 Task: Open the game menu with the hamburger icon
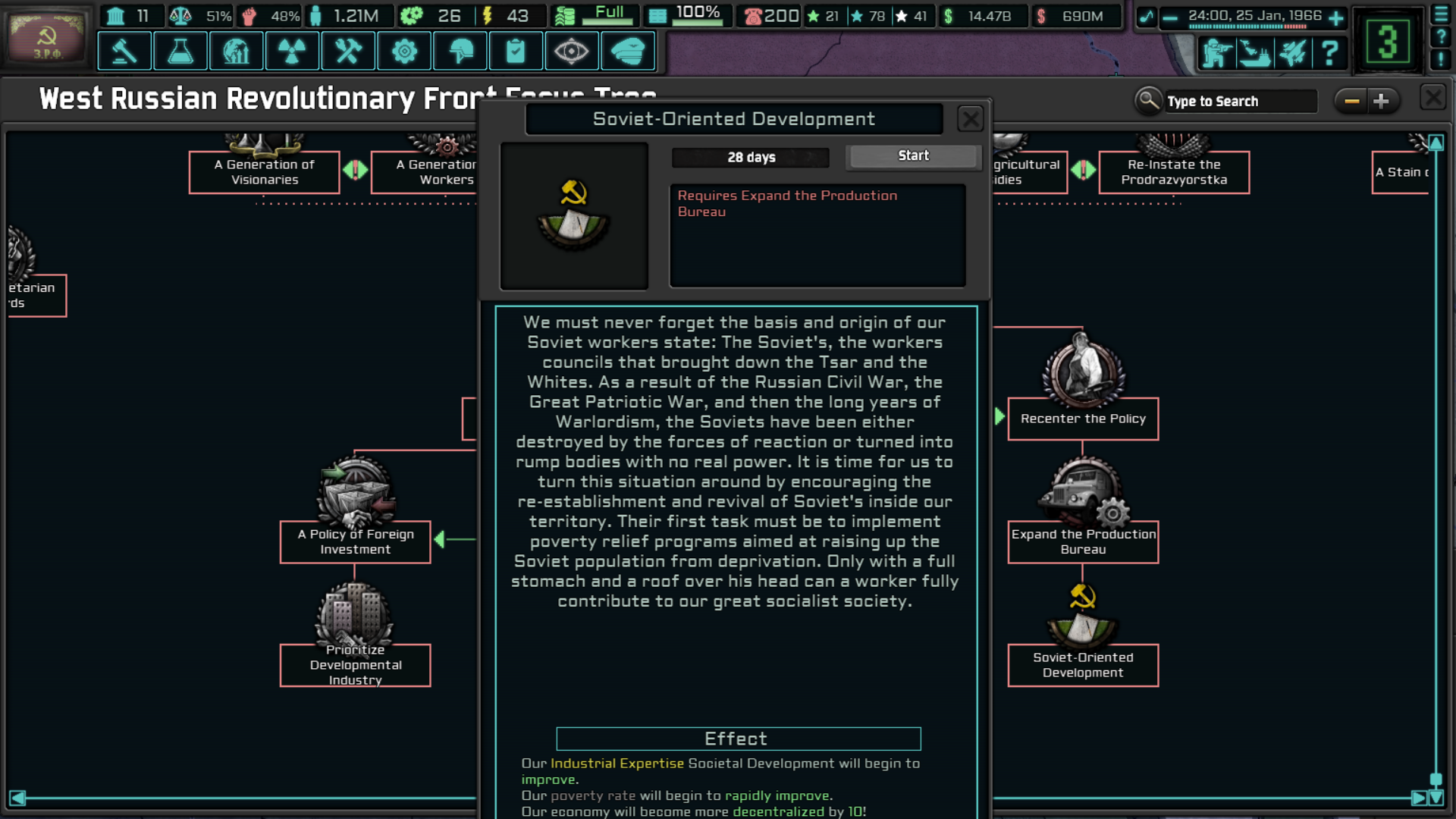[x=1441, y=13]
